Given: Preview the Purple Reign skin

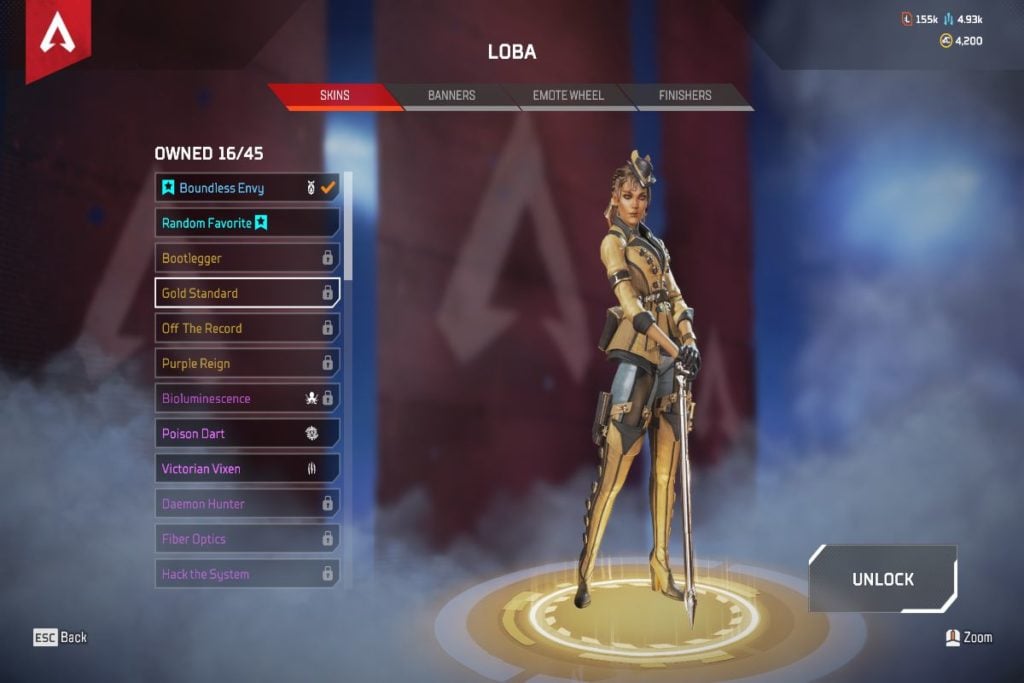Looking at the screenshot, I should (247, 363).
